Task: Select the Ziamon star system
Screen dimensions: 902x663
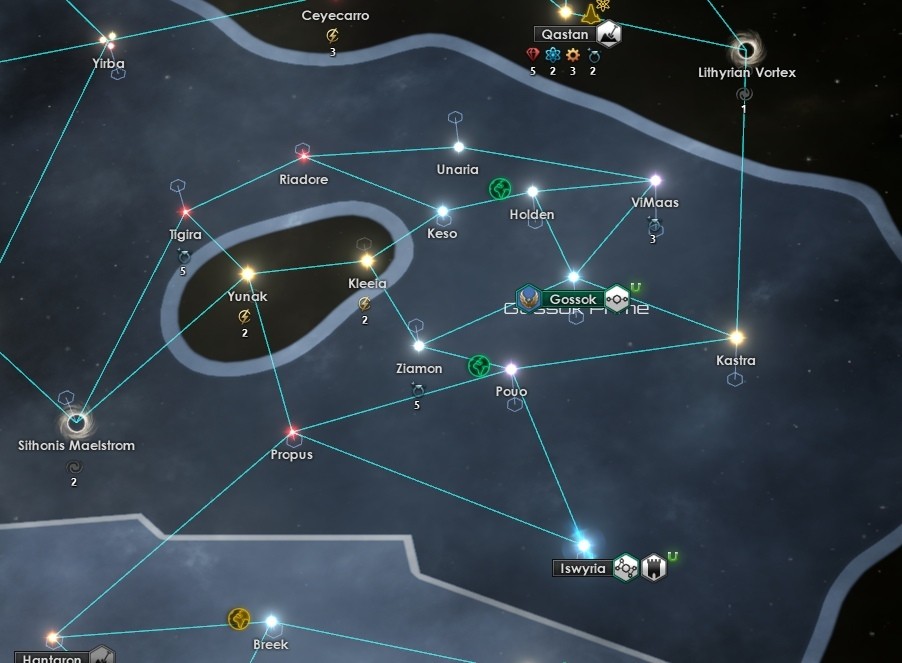Action: (x=419, y=346)
